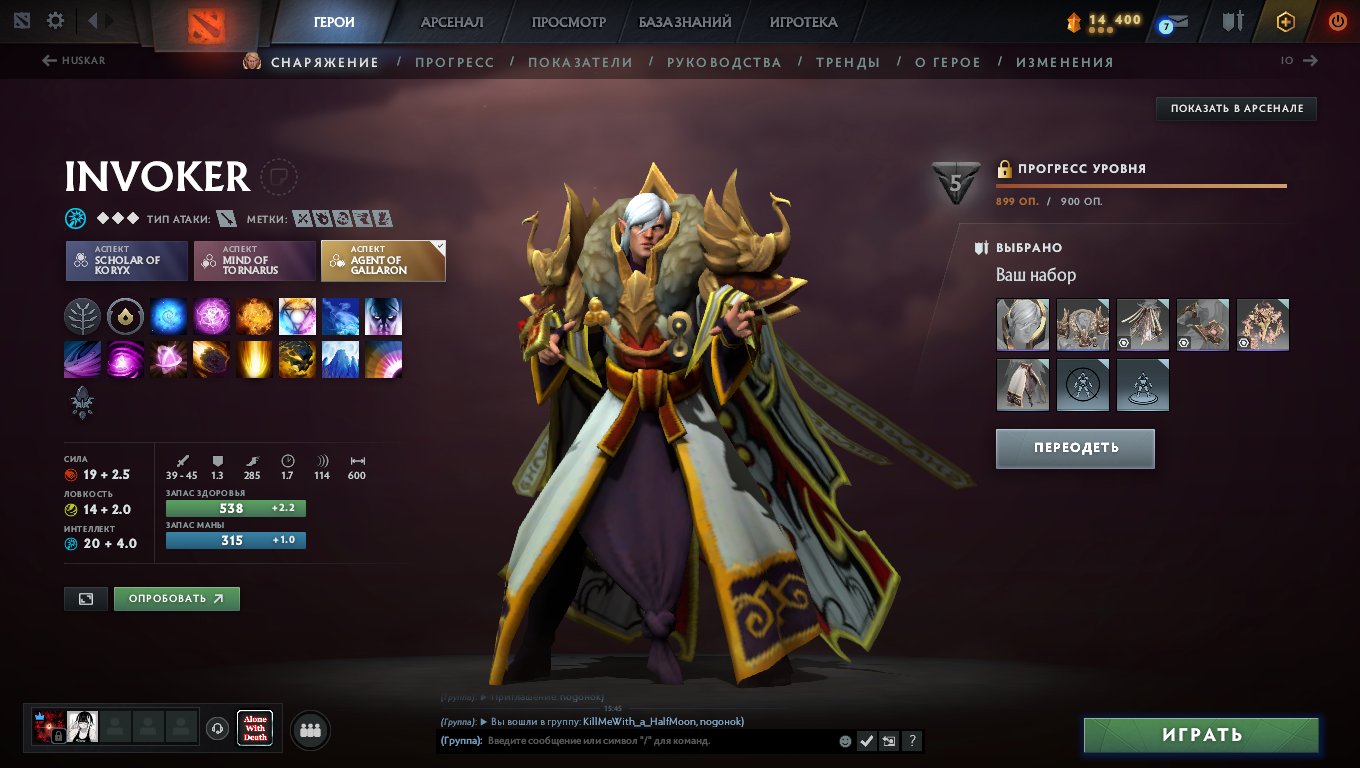The height and width of the screenshot is (768, 1360).
Task: Open the Sun Strike ability icon
Action: click(253, 358)
